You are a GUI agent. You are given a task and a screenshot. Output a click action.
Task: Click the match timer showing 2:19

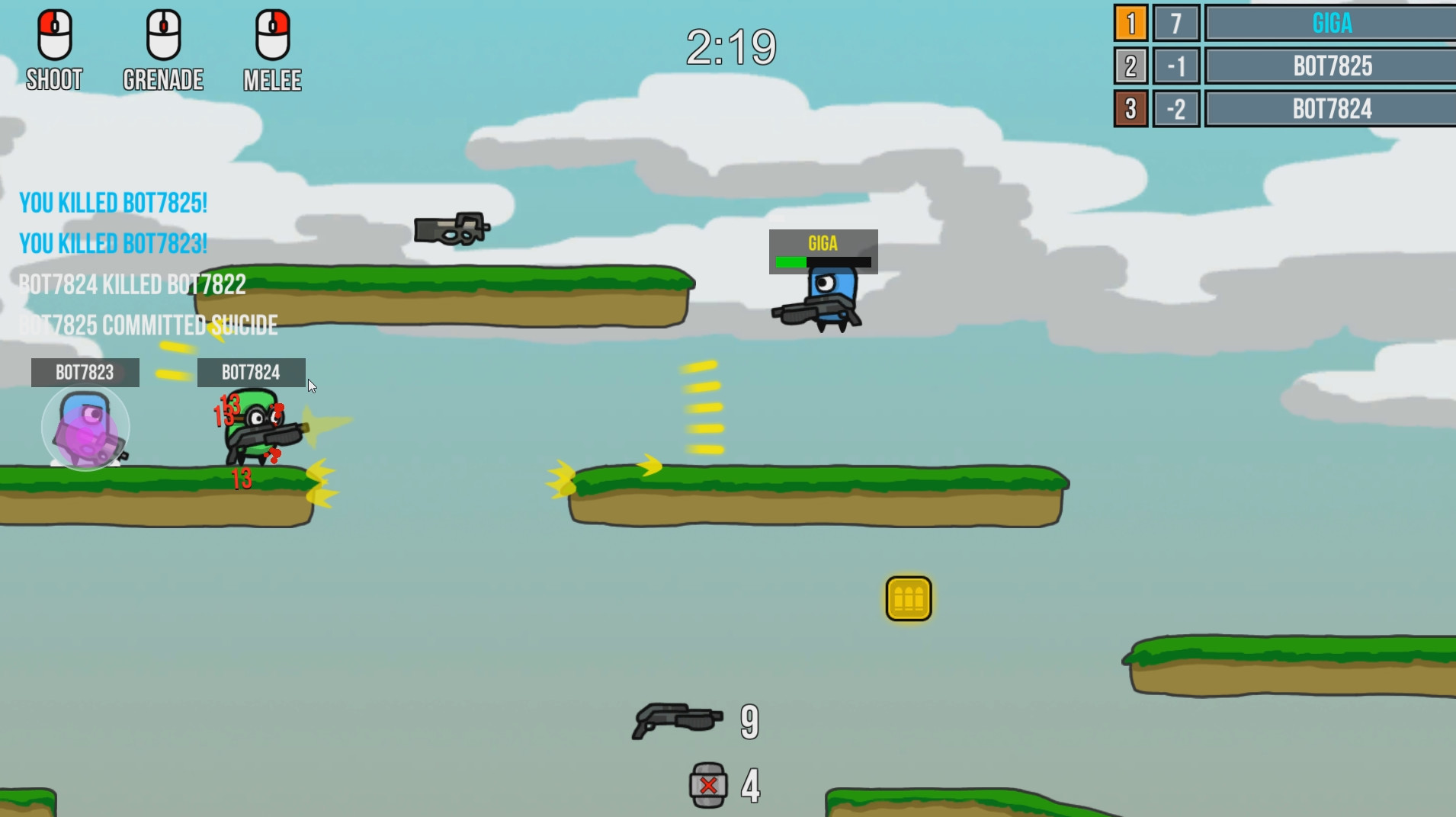click(731, 46)
